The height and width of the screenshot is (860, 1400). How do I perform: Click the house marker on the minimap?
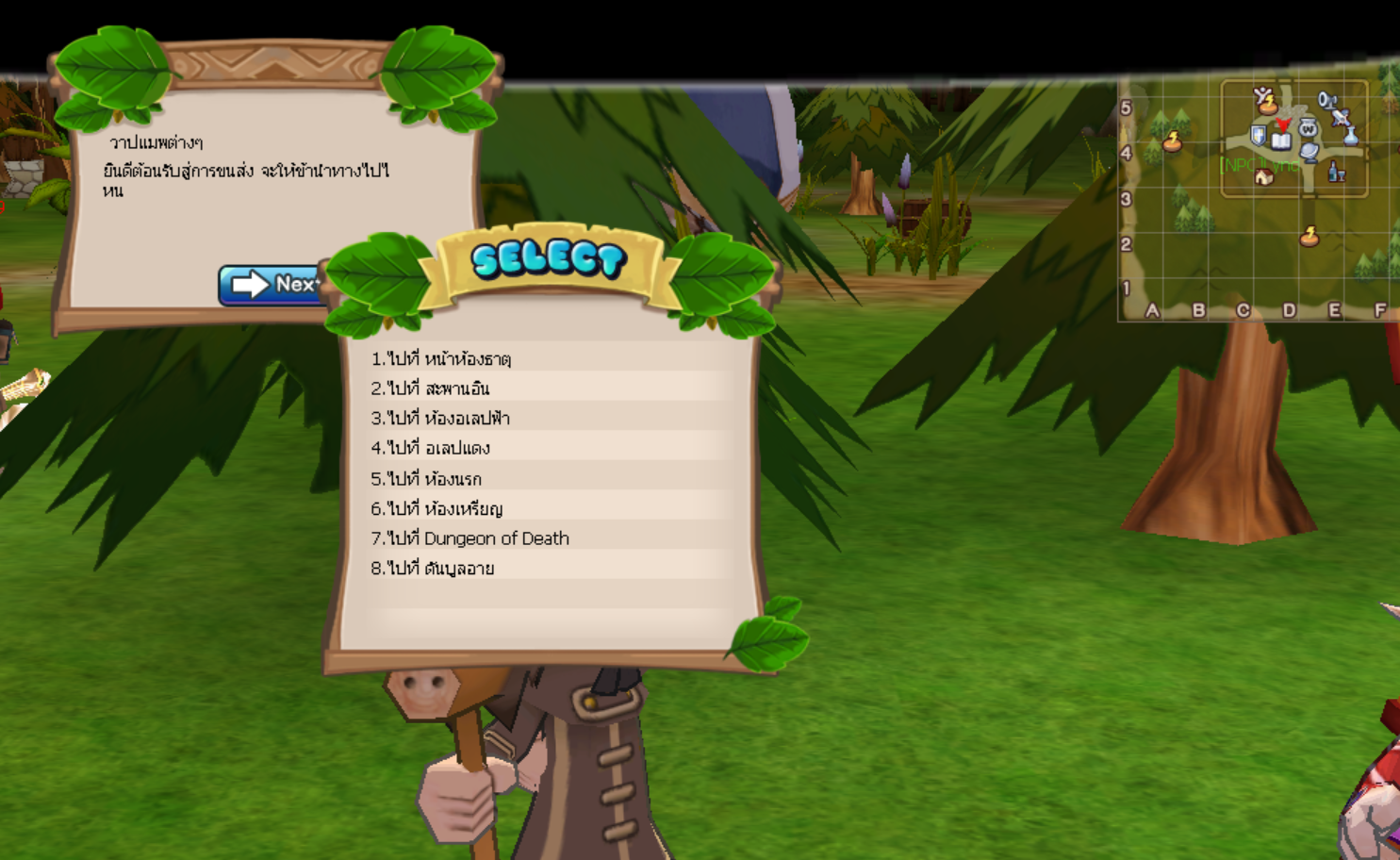(x=1264, y=176)
